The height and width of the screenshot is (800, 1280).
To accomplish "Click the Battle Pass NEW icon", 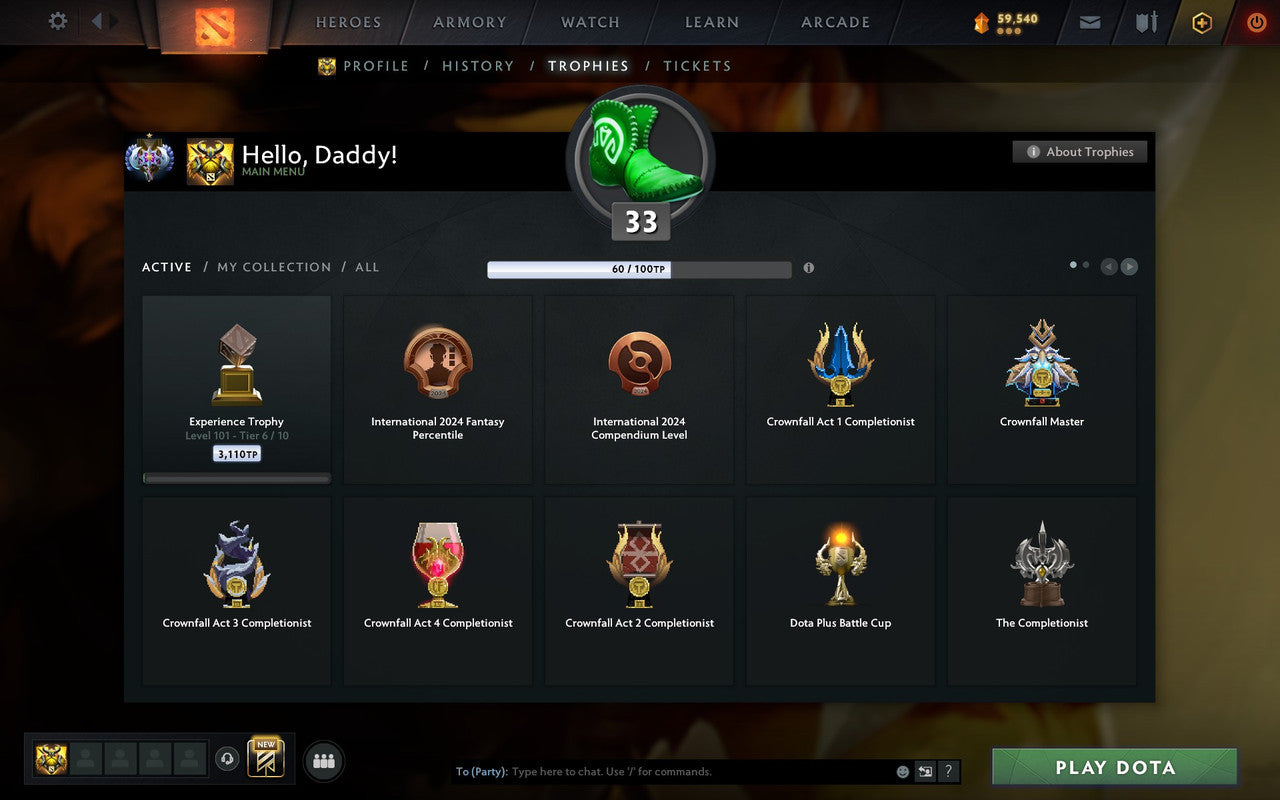I will [x=266, y=758].
